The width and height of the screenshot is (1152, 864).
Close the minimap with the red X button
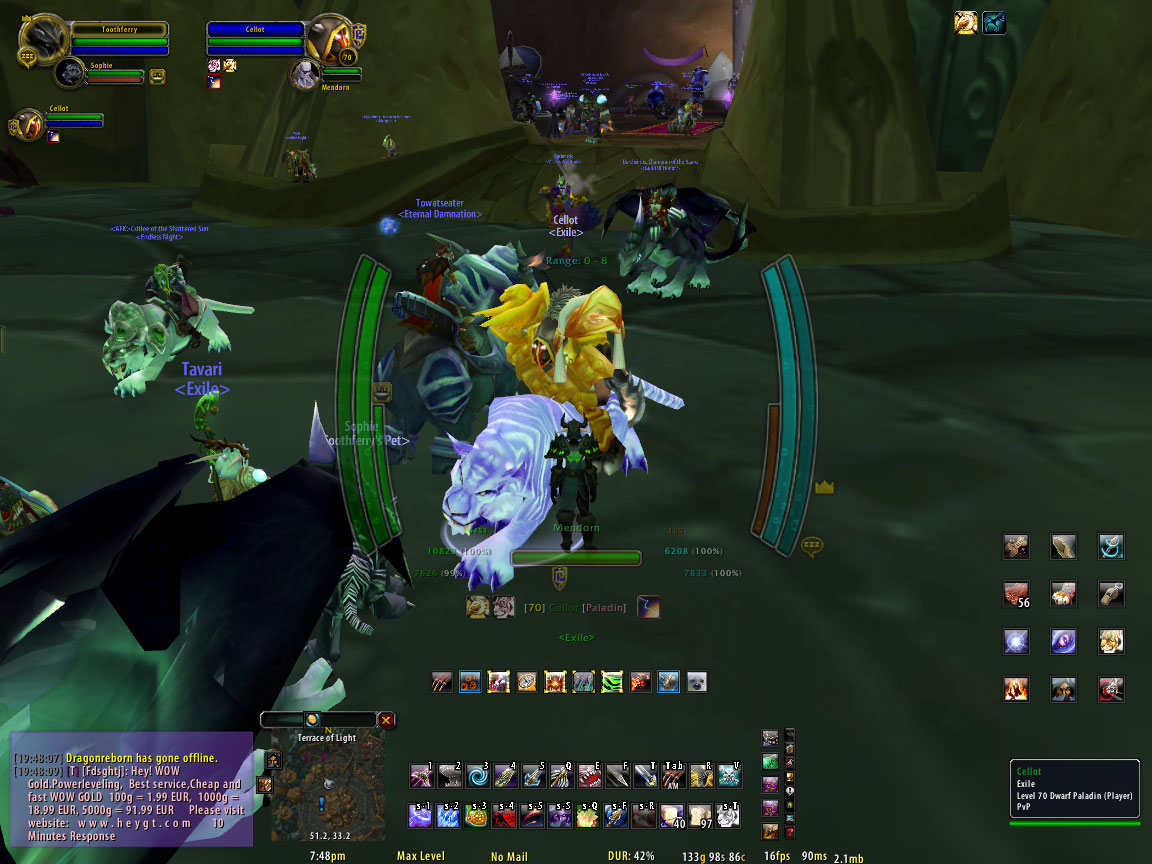[x=386, y=719]
